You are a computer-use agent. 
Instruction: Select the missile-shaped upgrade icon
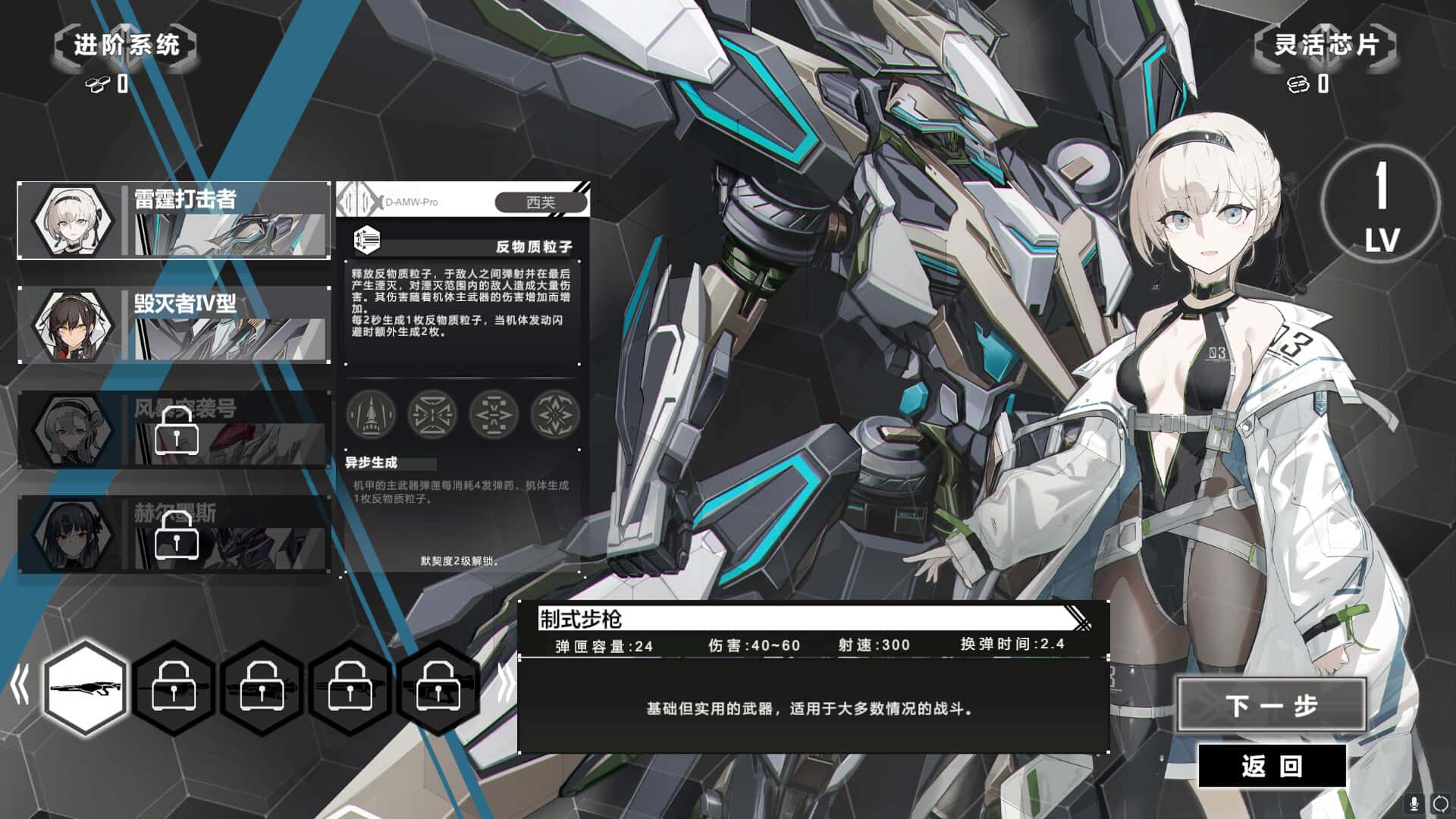(371, 414)
